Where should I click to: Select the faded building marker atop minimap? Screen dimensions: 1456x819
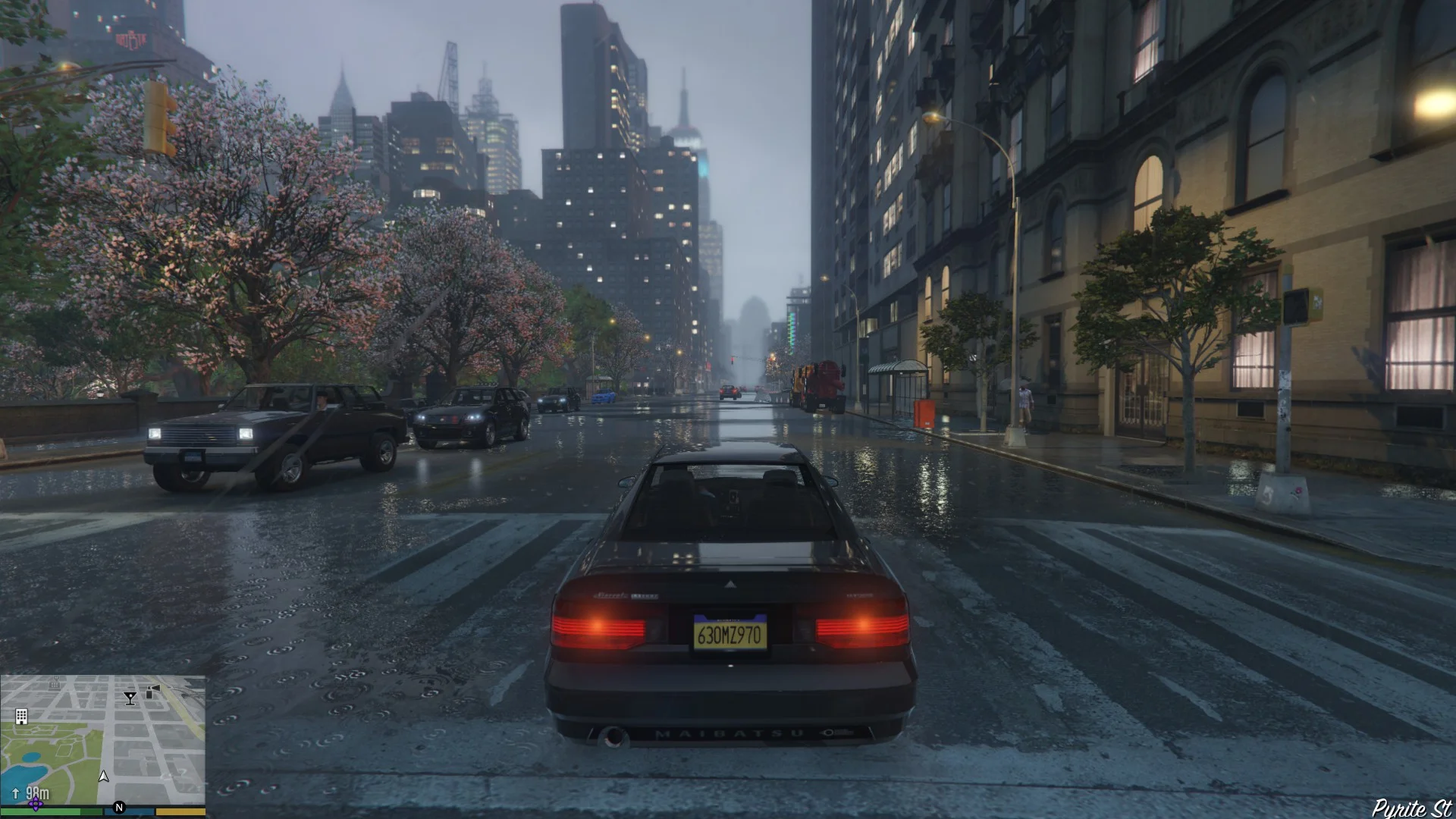click(x=55, y=682)
